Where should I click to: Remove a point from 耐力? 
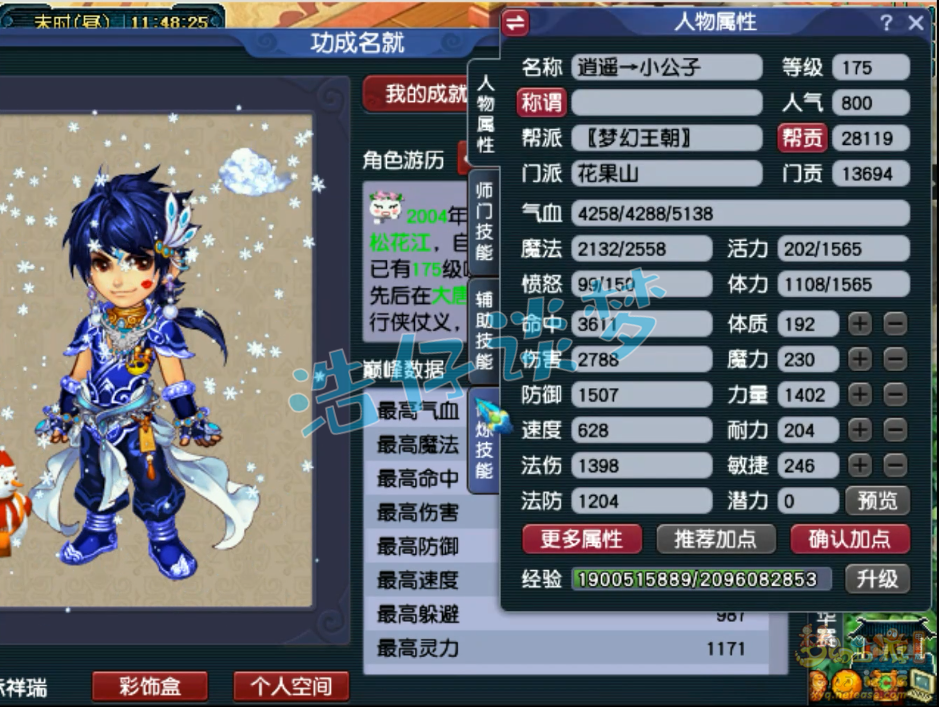click(x=895, y=430)
